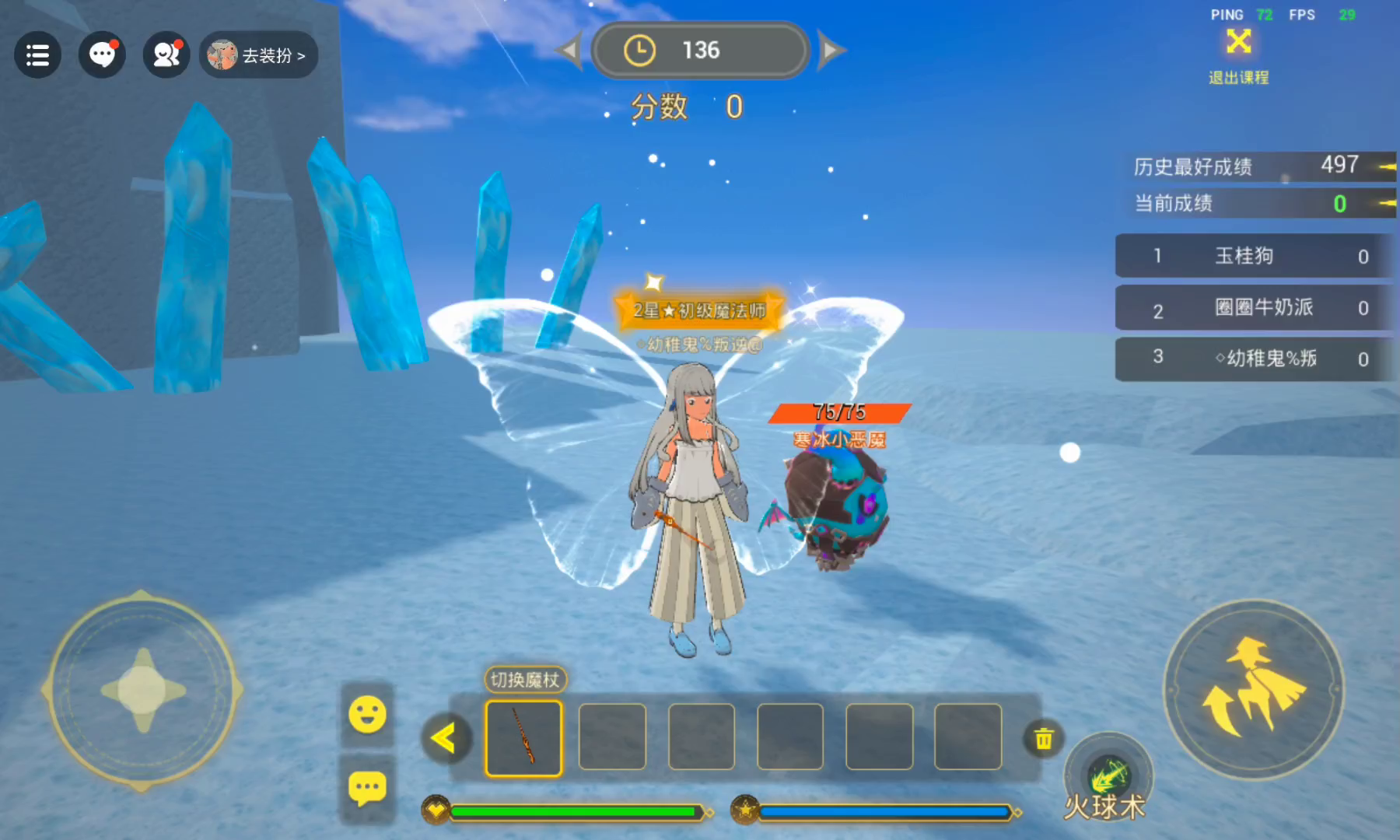
Task: Click the trash can delete button
Action: pyautogui.click(x=1043, y=738)
